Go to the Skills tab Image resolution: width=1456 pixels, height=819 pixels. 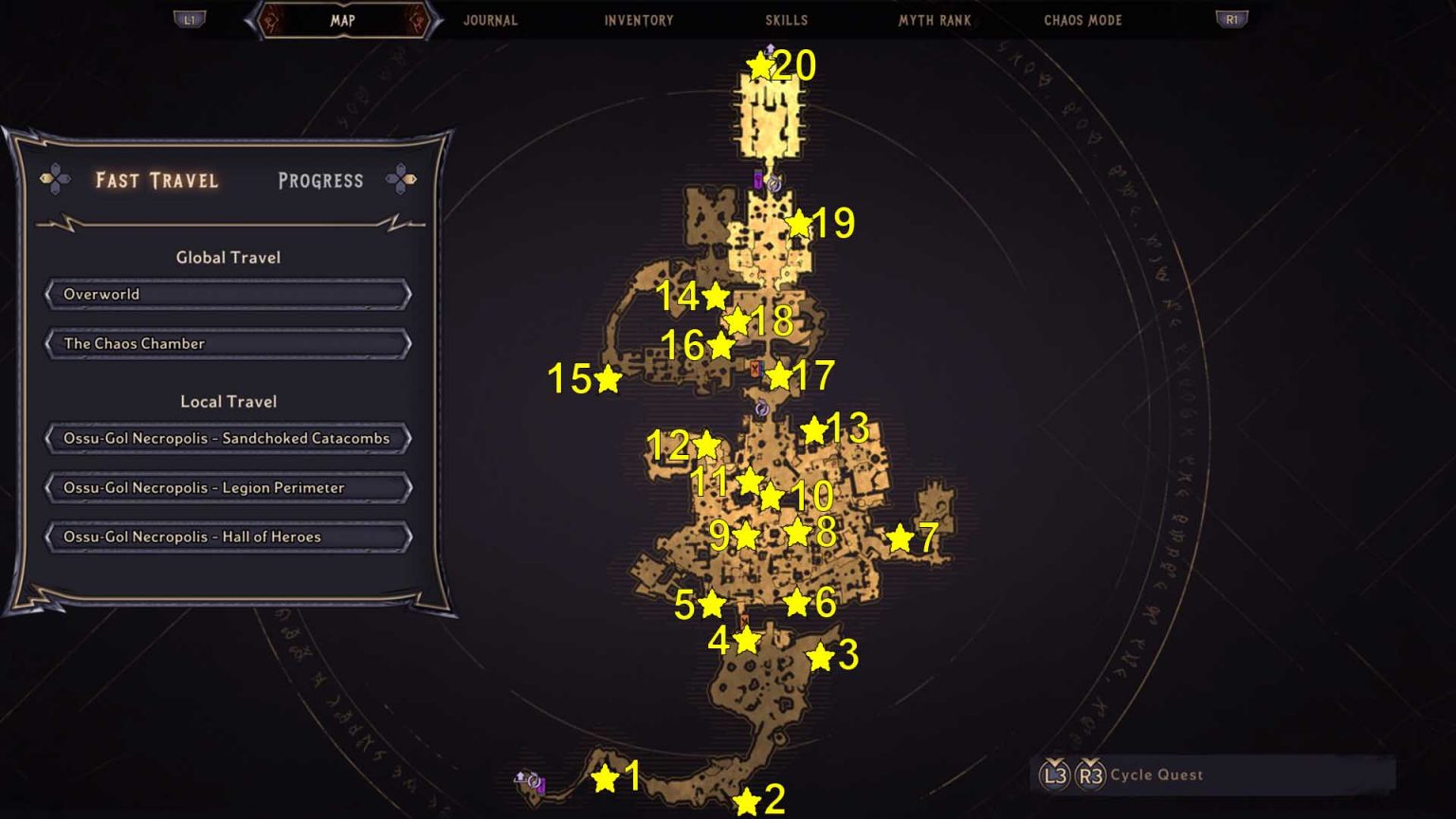[x=787, y=20]
